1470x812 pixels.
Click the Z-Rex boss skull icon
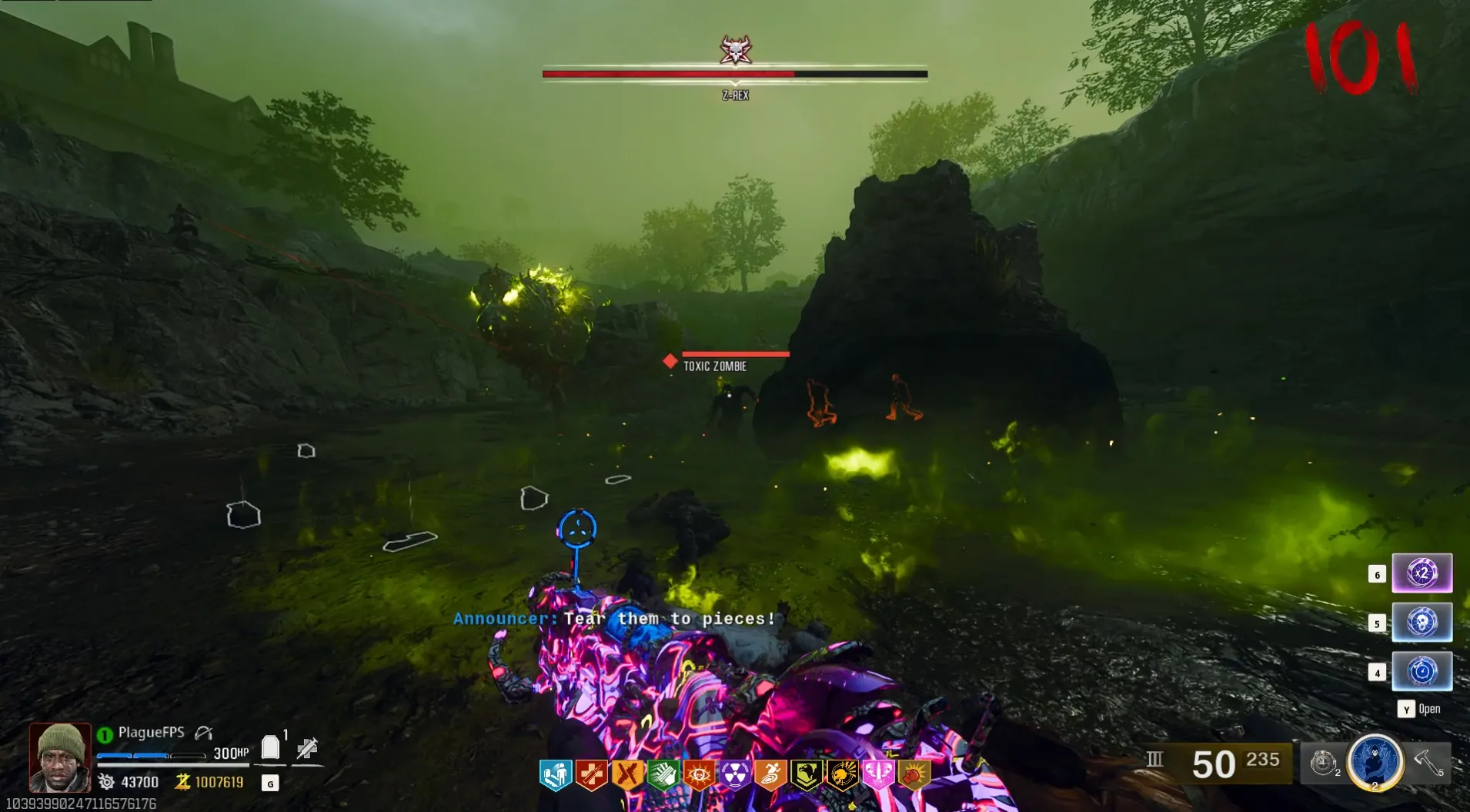tap(736, 50)
